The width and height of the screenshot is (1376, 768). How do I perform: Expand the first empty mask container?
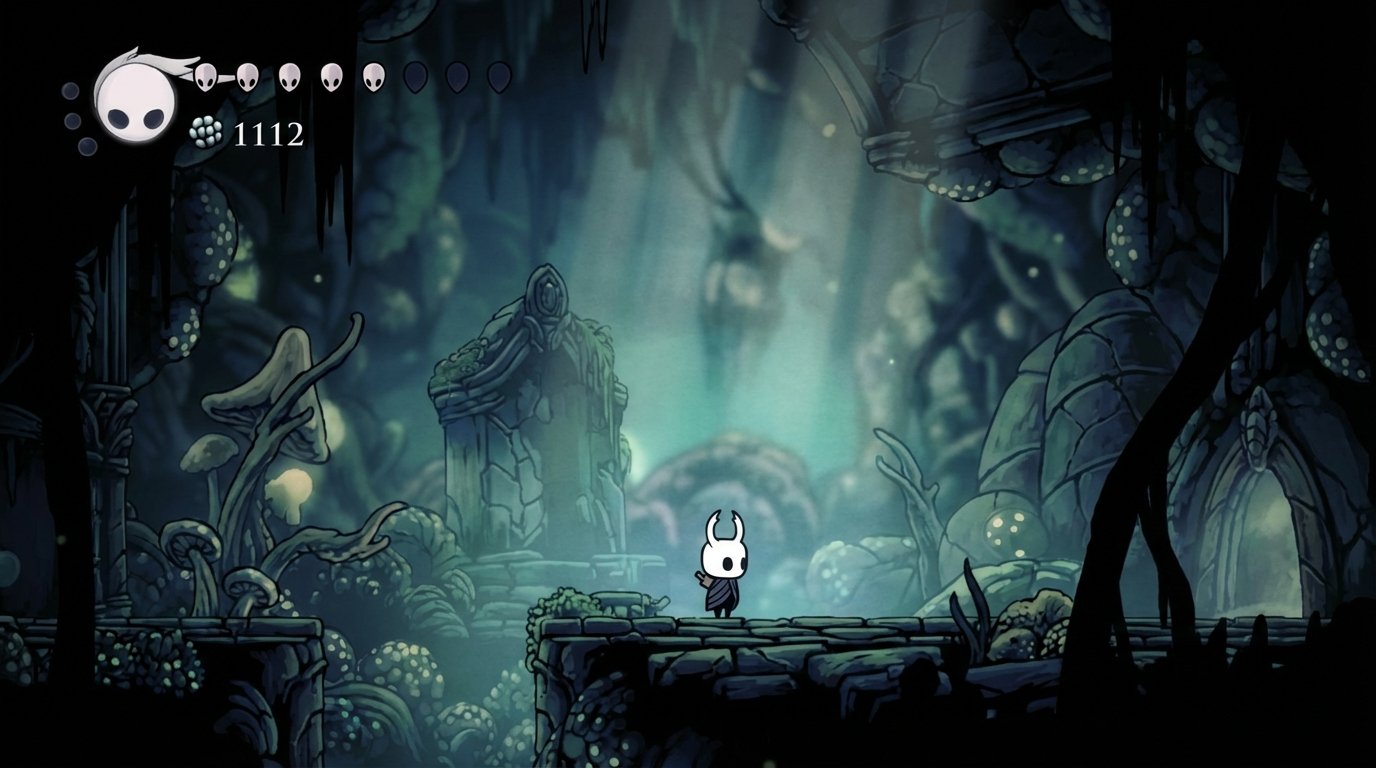pyautogui.click(x=415, y=77)
